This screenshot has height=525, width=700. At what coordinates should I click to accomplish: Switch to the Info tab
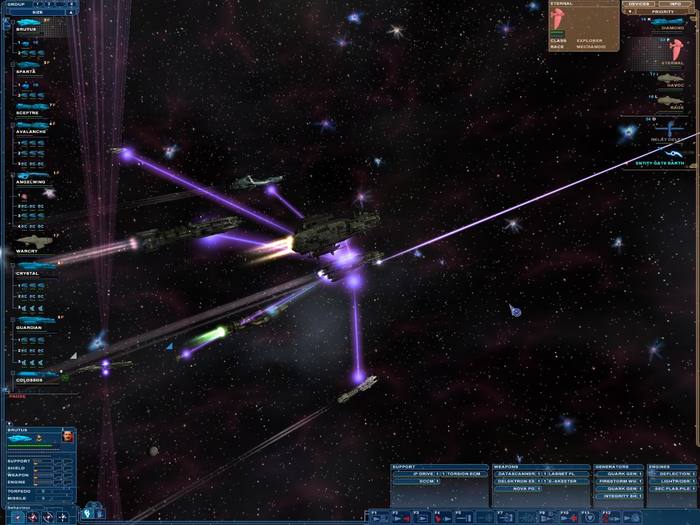coord(674,4)
